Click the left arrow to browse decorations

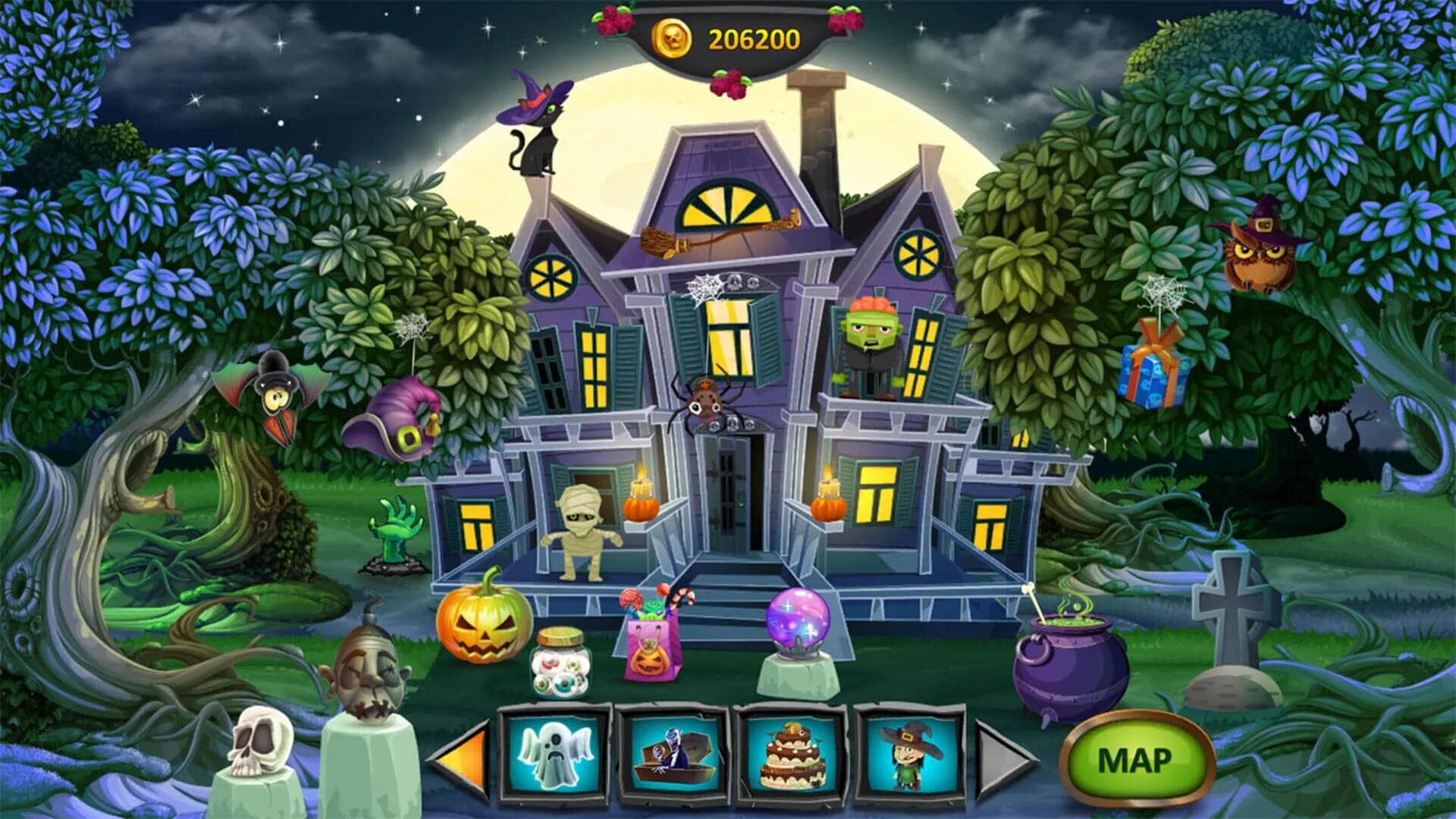461,758
